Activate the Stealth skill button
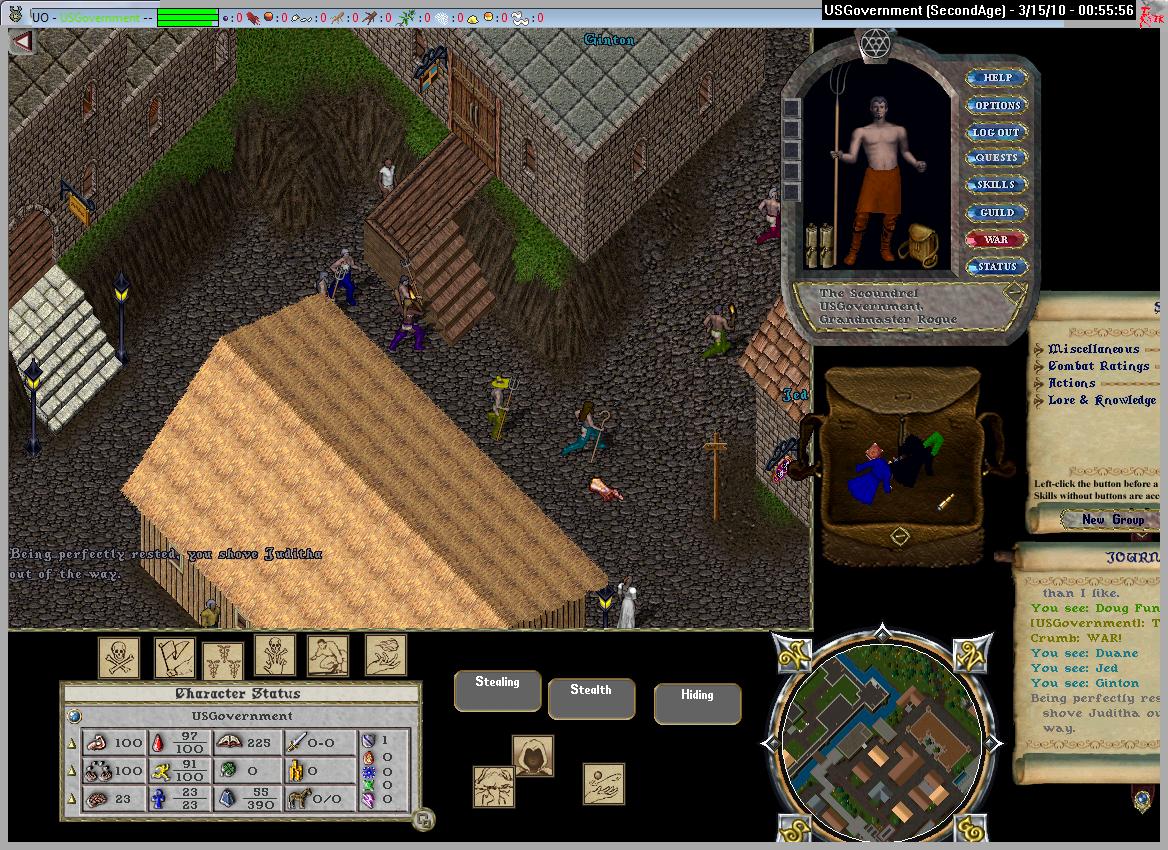The width and height of the screenshot is (1168, 850). 591,697
